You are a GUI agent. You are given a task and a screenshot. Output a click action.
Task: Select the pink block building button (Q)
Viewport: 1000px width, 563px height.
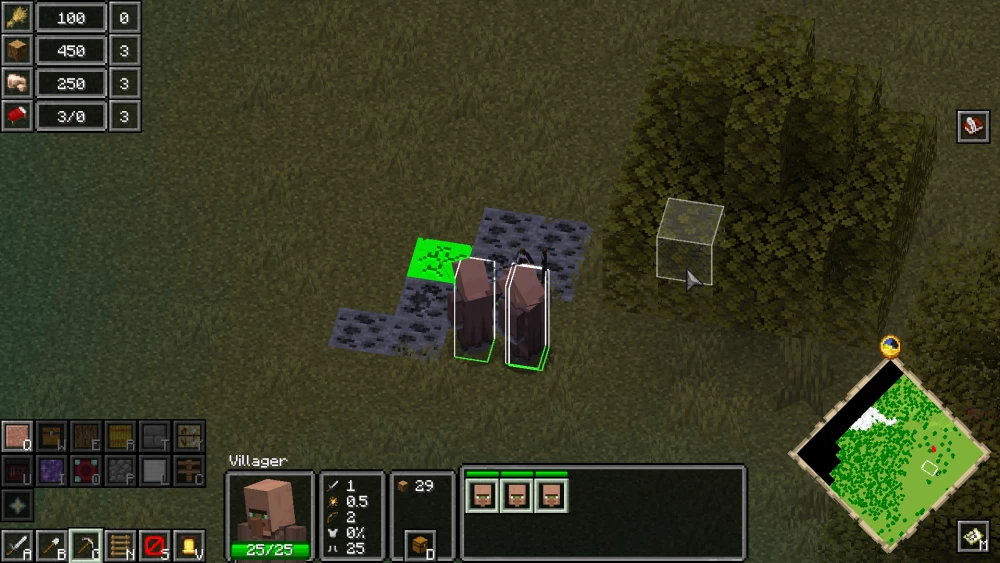click(18, 437)
